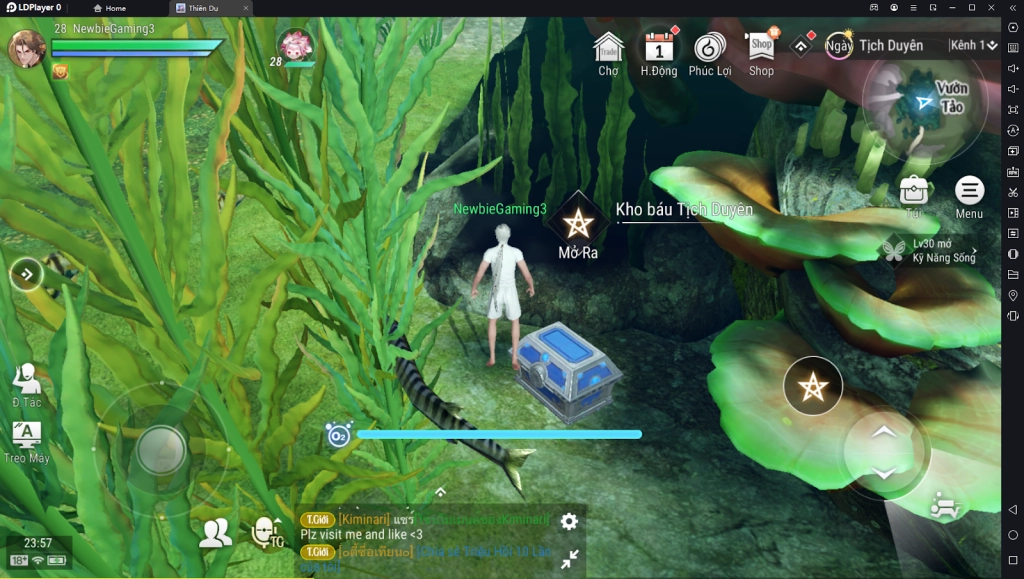Tap the swim up/down arrows control
This screenshot has height=579, width=1024.
tap(884, 452)
